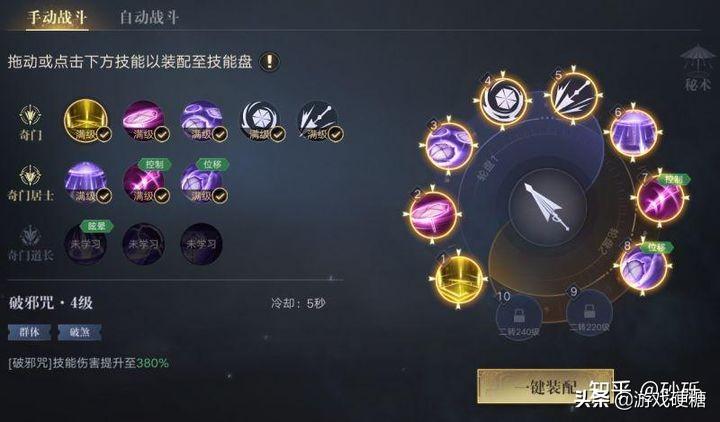
Task: Switch to the 自动战斗 tab
Action: click(x=150, y=17)
